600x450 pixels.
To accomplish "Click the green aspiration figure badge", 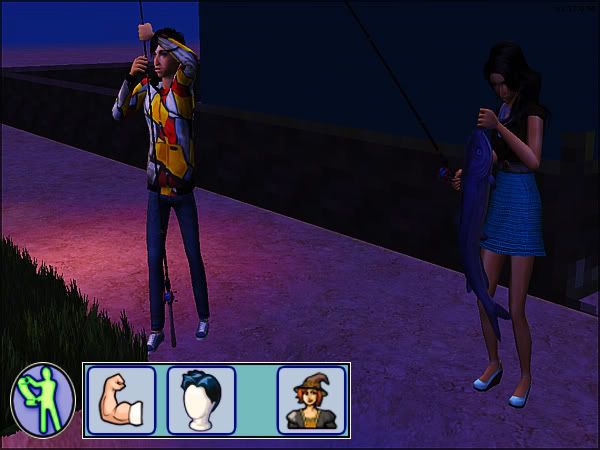I will [x=43, y=399].
